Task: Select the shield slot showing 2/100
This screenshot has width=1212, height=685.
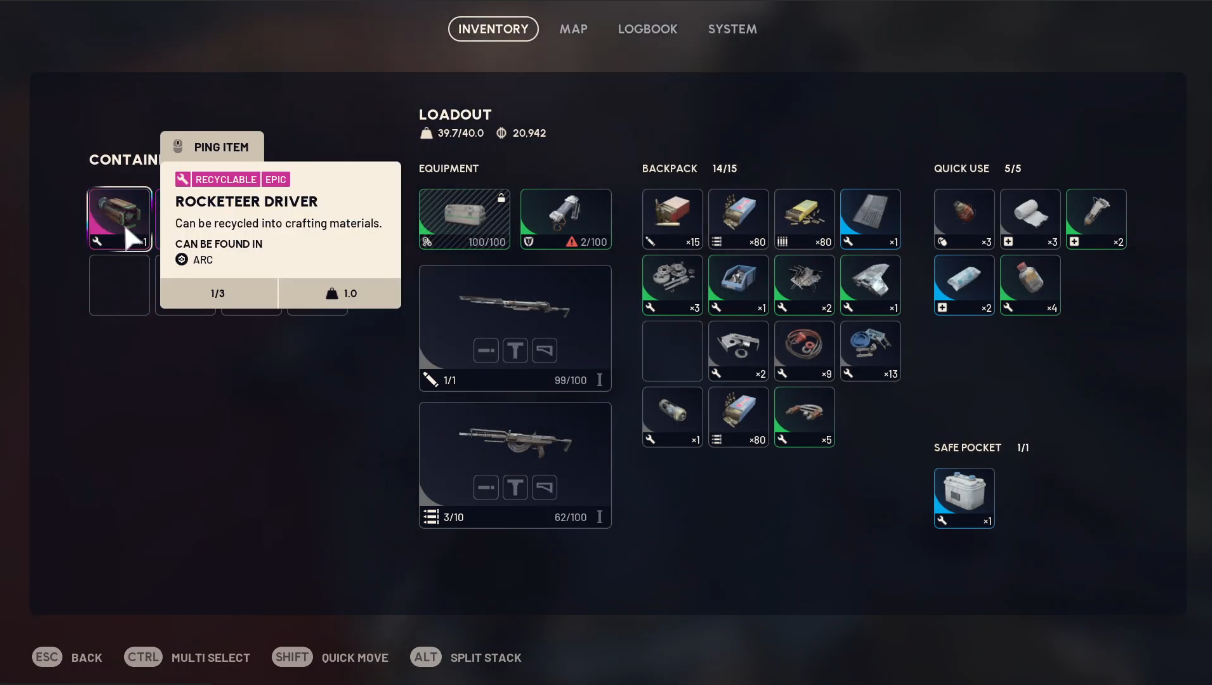Action: (x=565, y=219)
